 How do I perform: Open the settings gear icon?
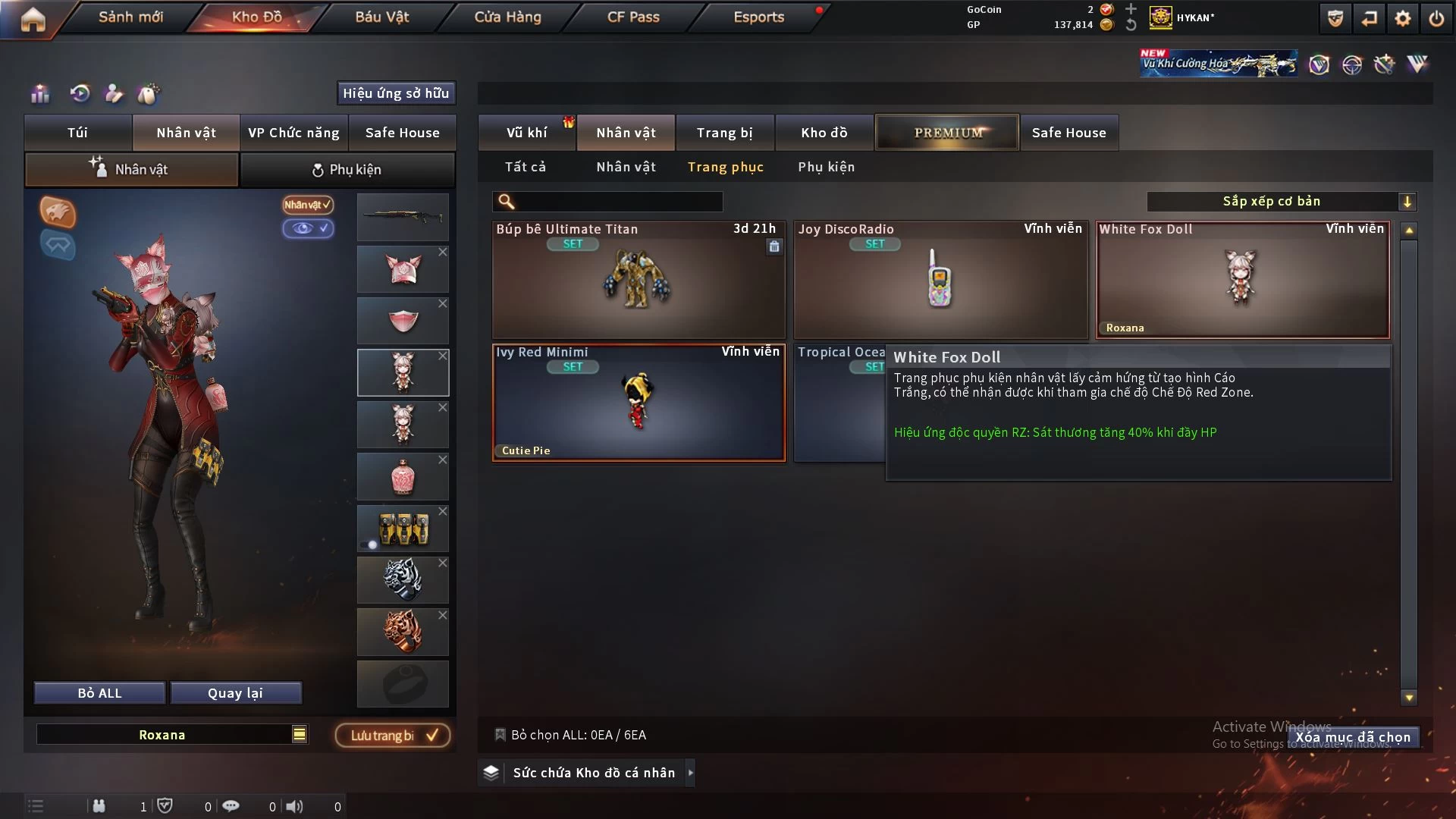(x=1402, y=18)
